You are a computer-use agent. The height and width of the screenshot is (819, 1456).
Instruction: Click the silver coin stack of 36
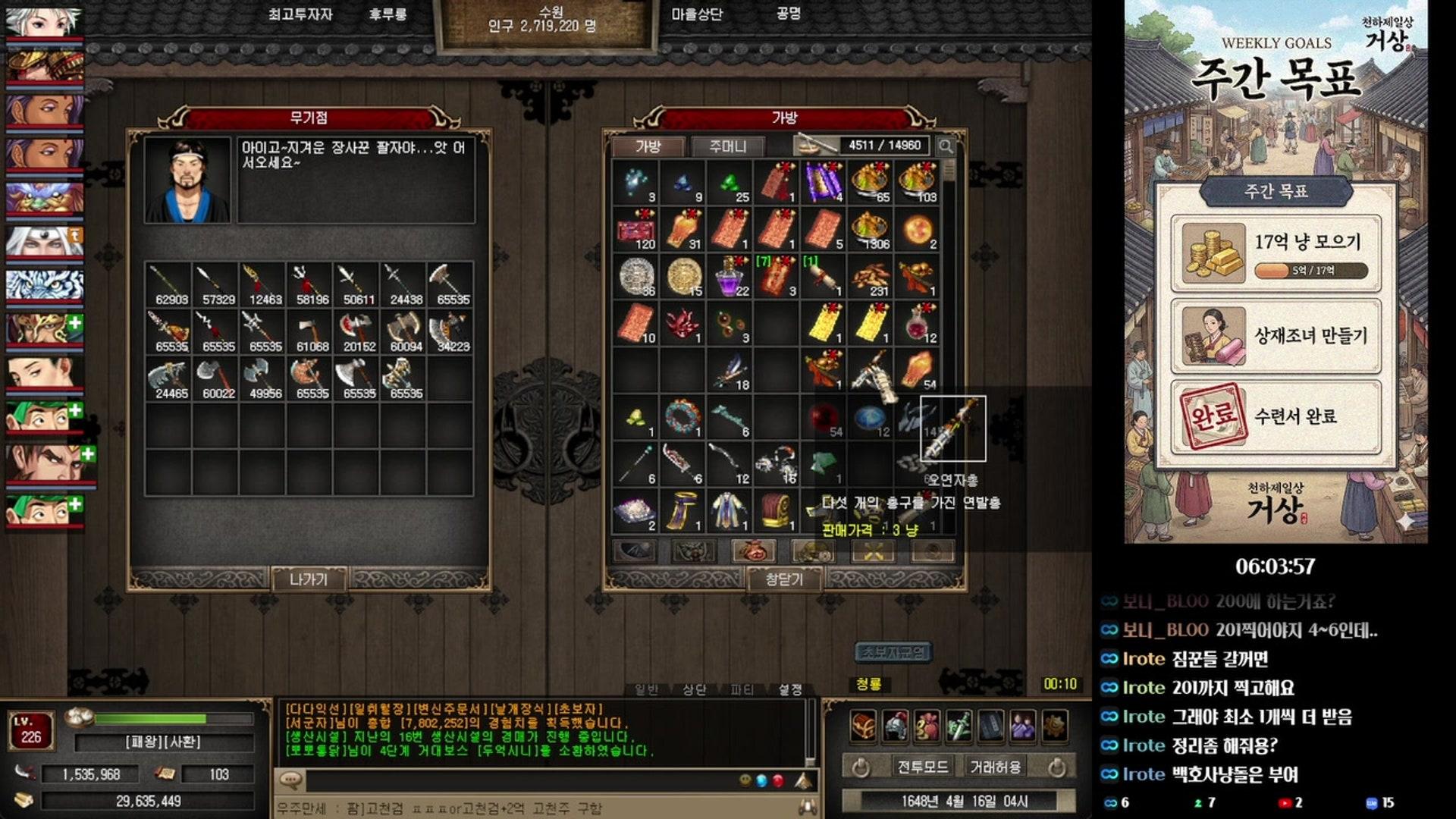(x=636, y=276)
